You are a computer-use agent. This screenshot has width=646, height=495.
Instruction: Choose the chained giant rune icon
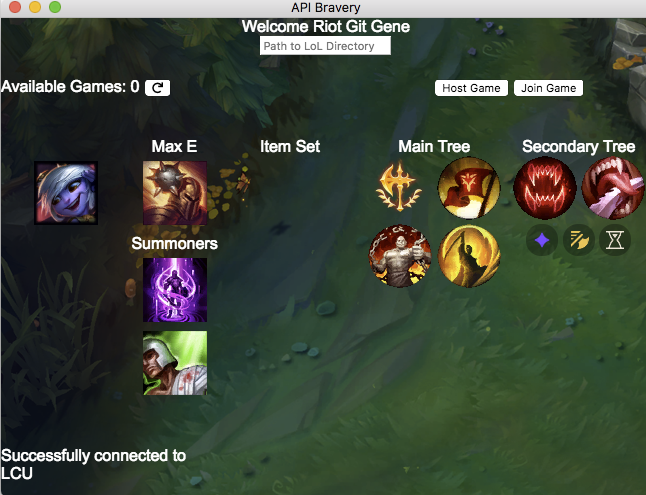point(400,255)
